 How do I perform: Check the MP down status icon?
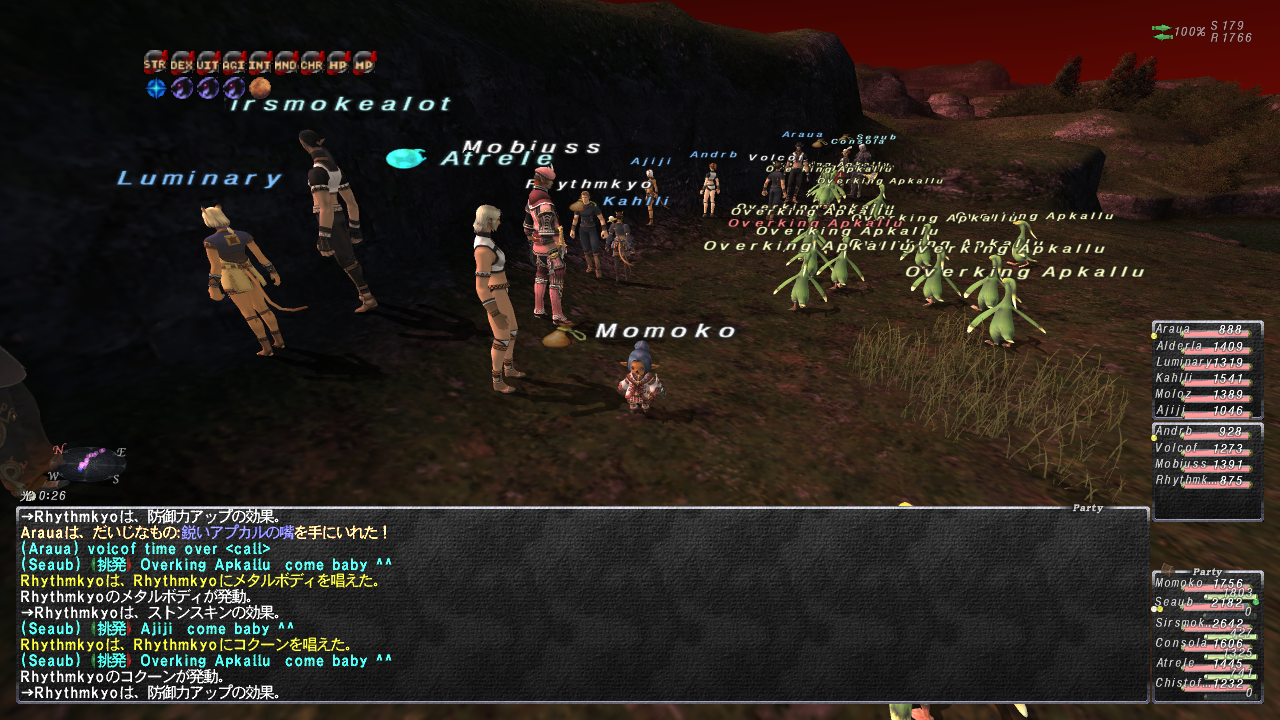364,63
